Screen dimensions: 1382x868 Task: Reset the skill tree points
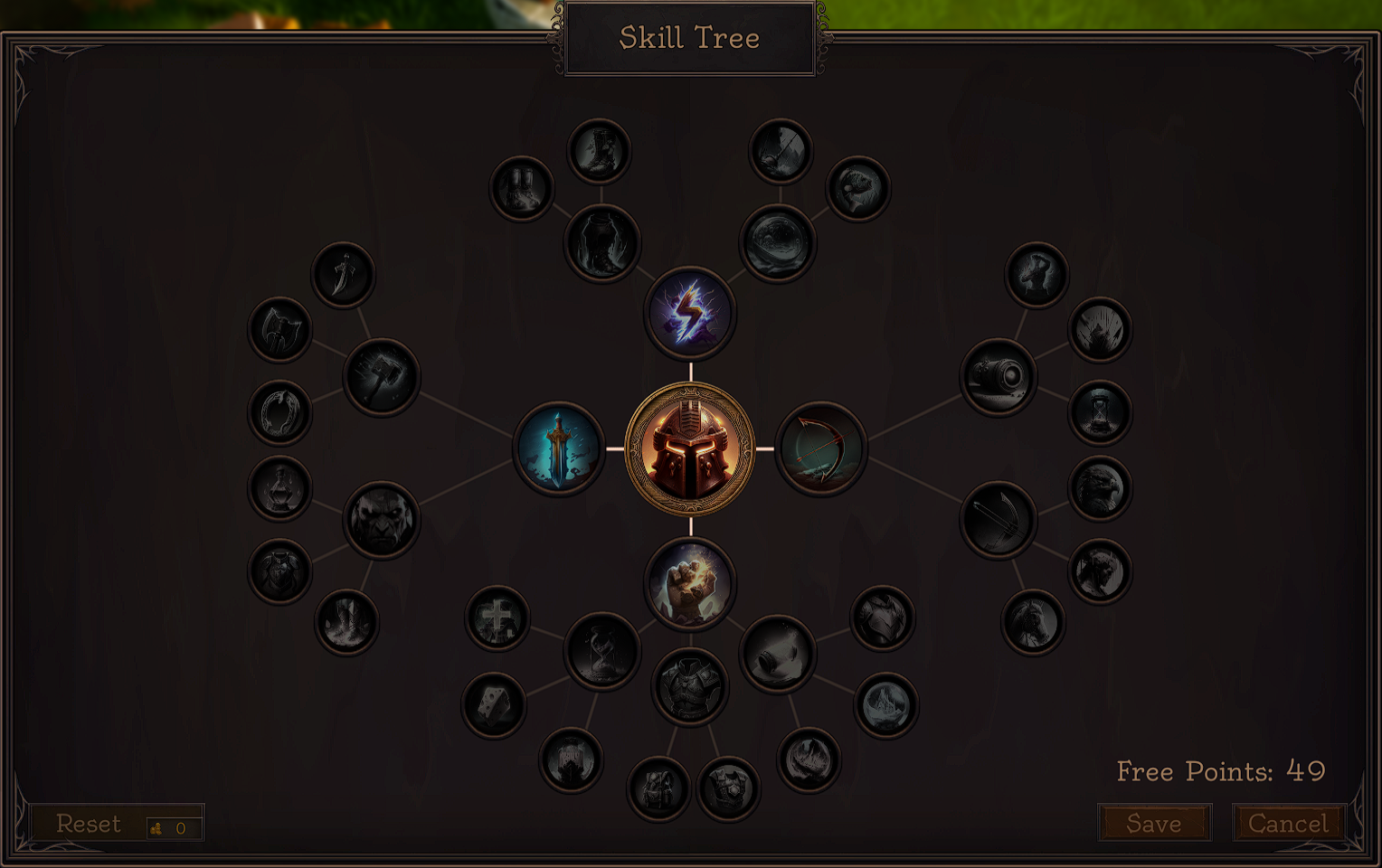pyautogui.click(x=89, y=823)
